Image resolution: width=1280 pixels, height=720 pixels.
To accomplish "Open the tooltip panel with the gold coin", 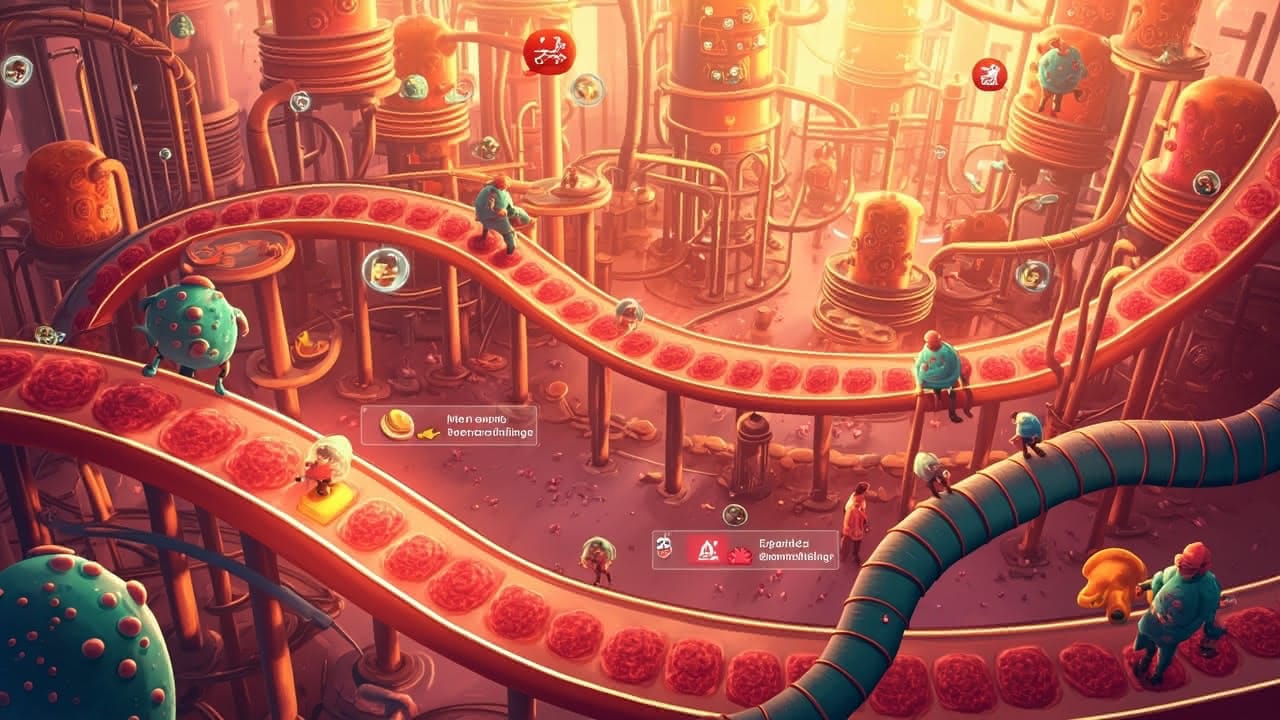I will point(449,425).
